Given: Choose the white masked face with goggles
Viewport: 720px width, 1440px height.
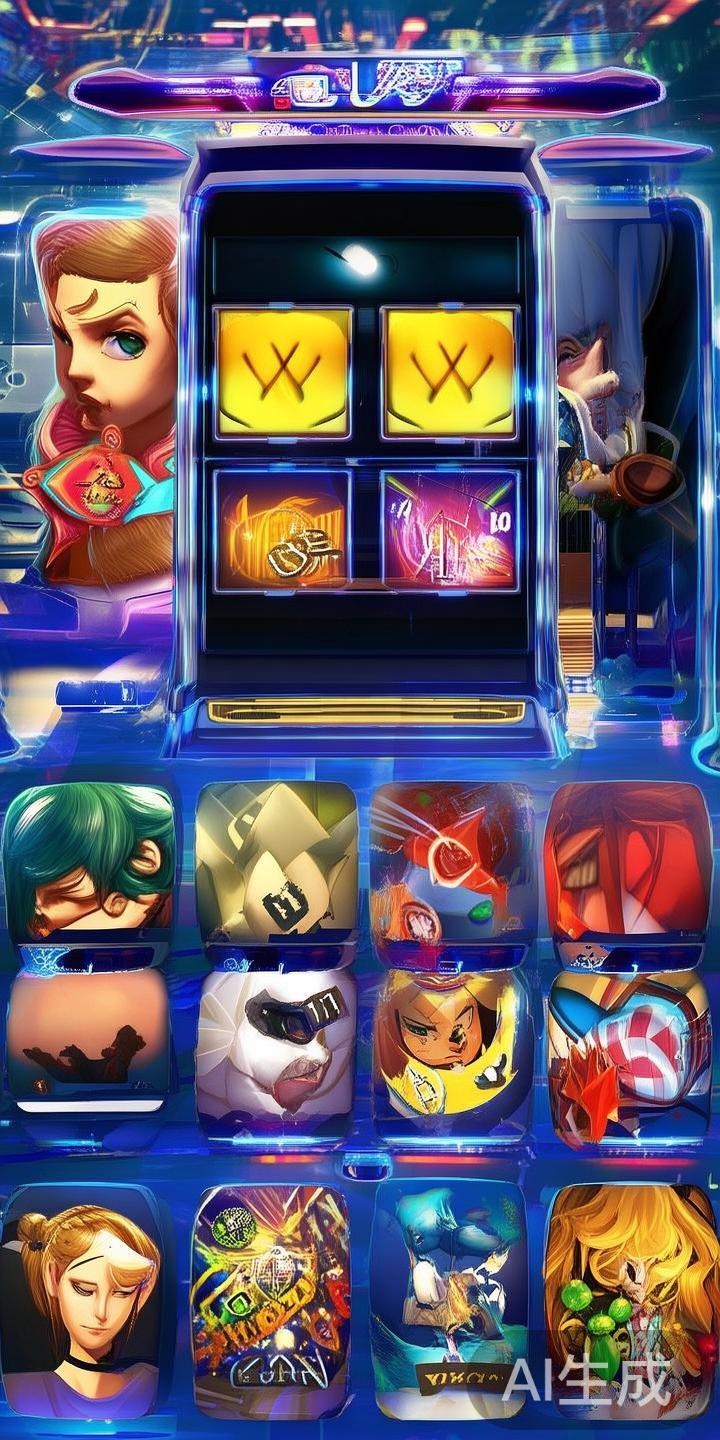Looking at the screenshot, I should [x=276, y=1045].
